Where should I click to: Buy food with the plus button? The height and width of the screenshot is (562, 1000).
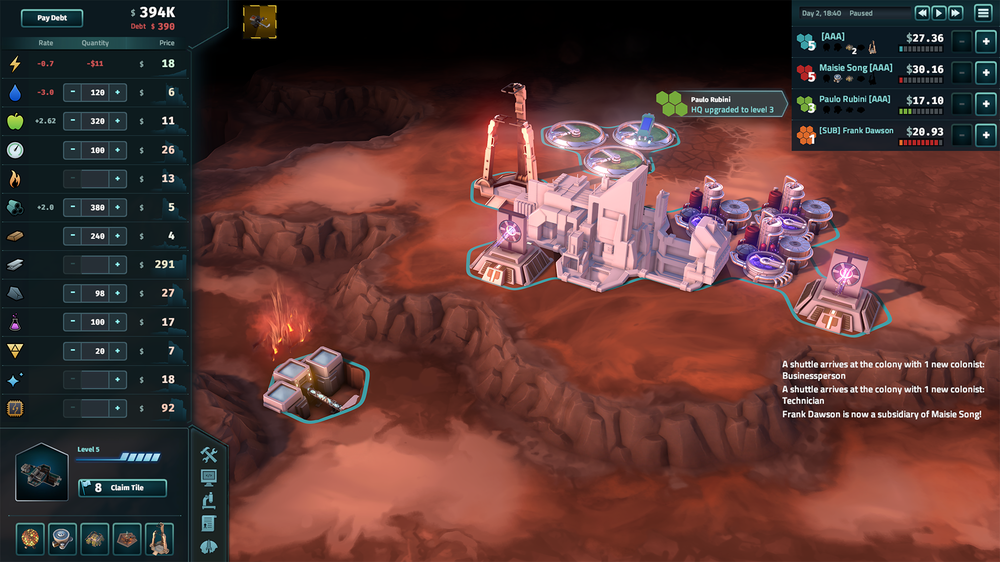pyautogui.click(x=118, y=121)
